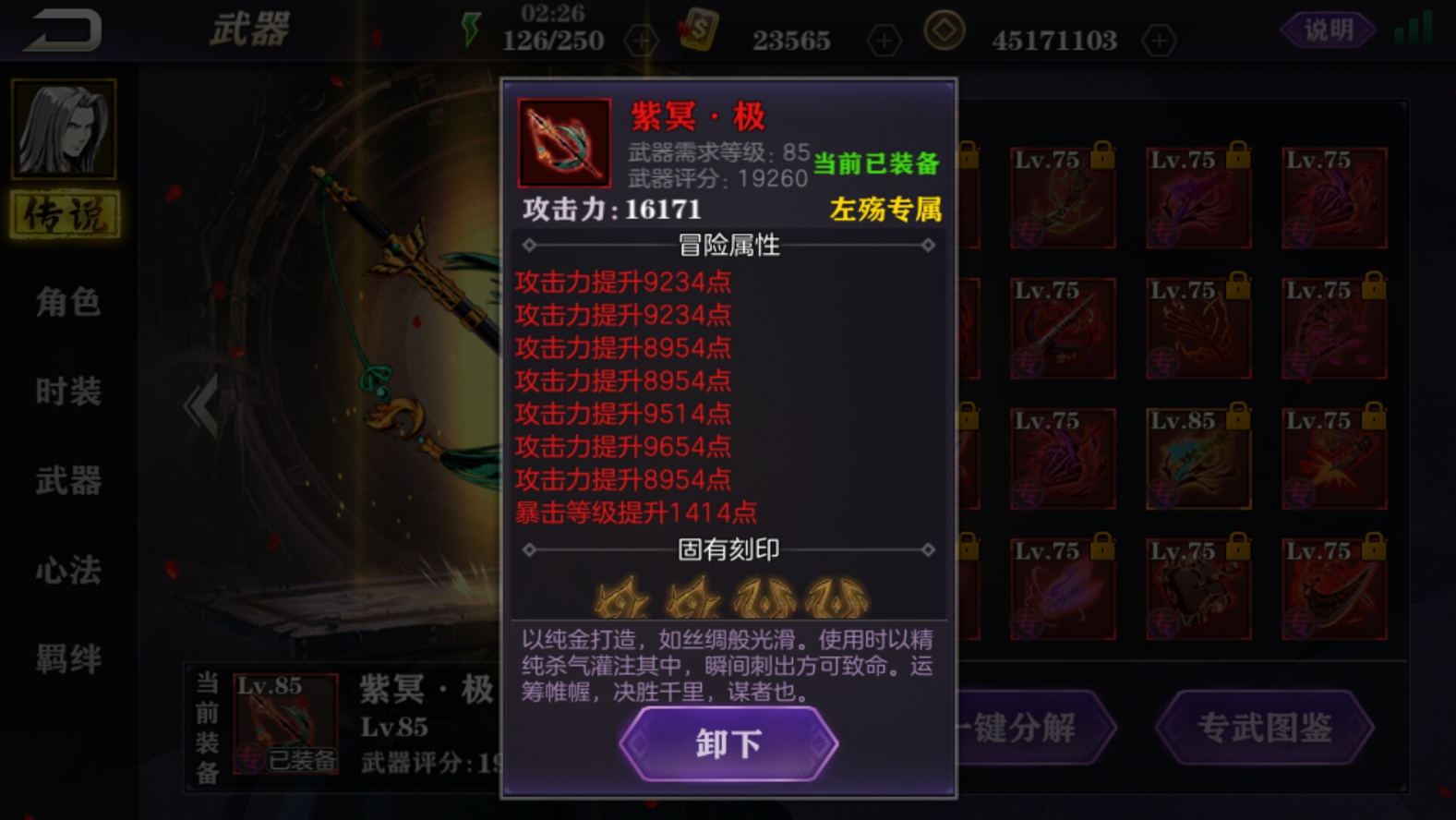Switch to the 角色 tab in the sidebar
Viewport: 1456px width, 820px height.
point(66,303)
